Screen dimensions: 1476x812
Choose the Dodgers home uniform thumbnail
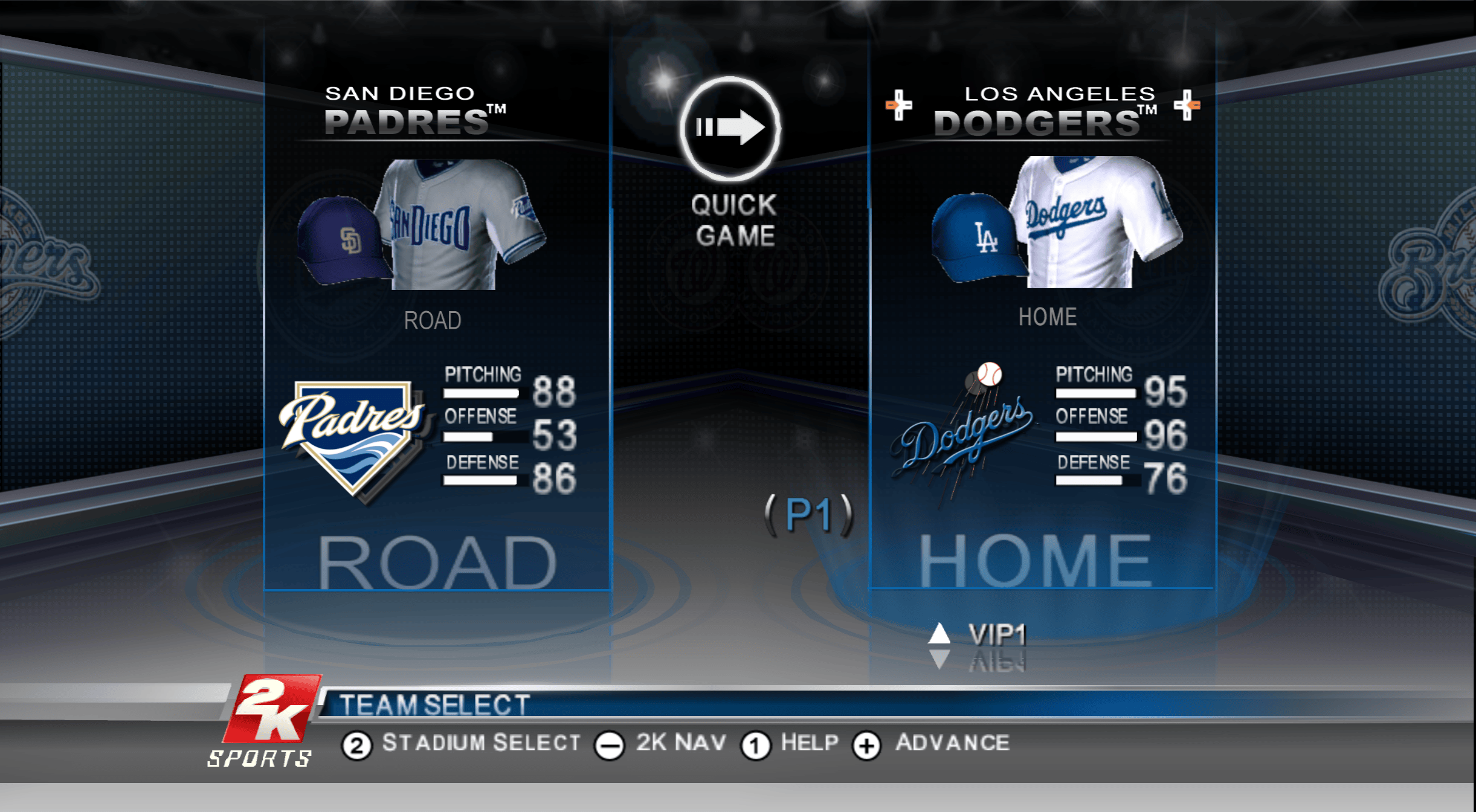coord(1056,224)
